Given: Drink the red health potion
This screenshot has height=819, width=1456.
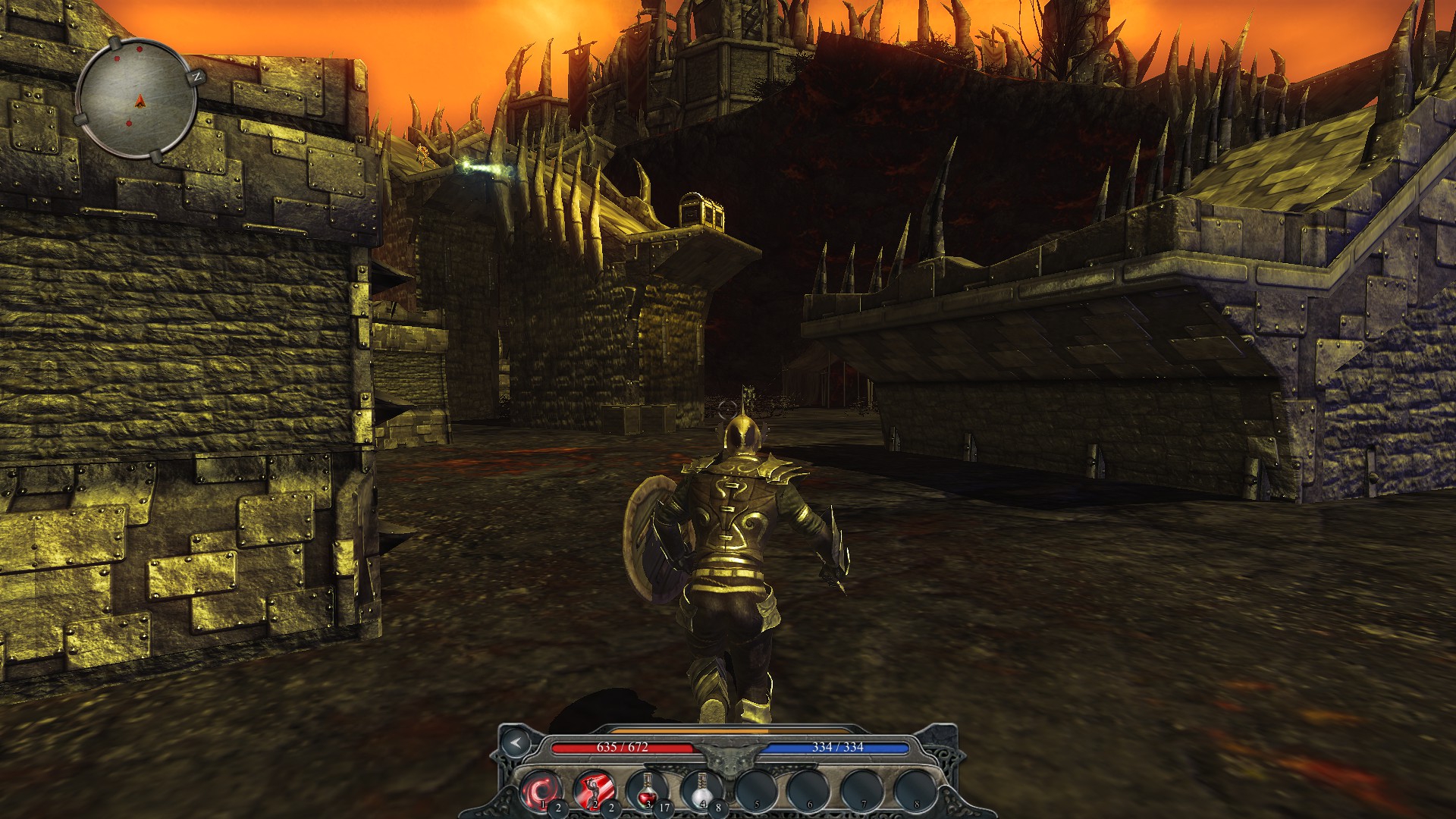Looking at the screenshot, I should (647, 791).
